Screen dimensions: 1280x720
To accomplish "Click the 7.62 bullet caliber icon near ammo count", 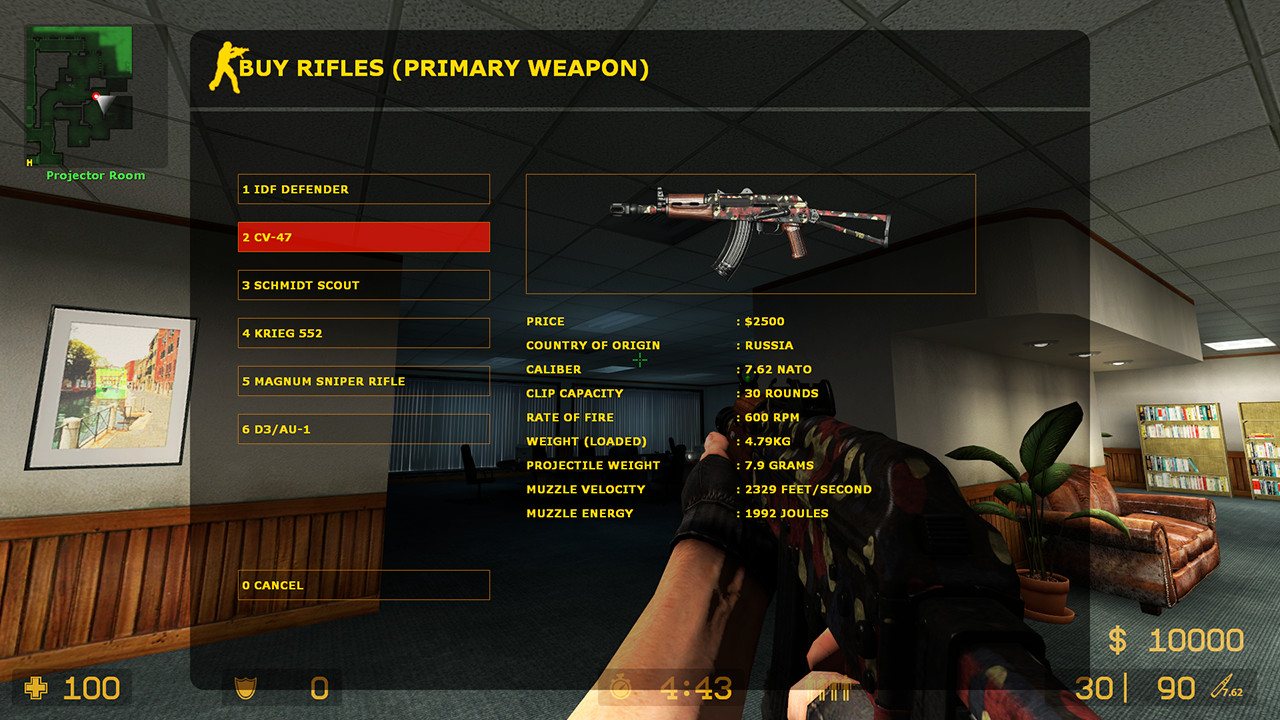I will (1222, 688).
